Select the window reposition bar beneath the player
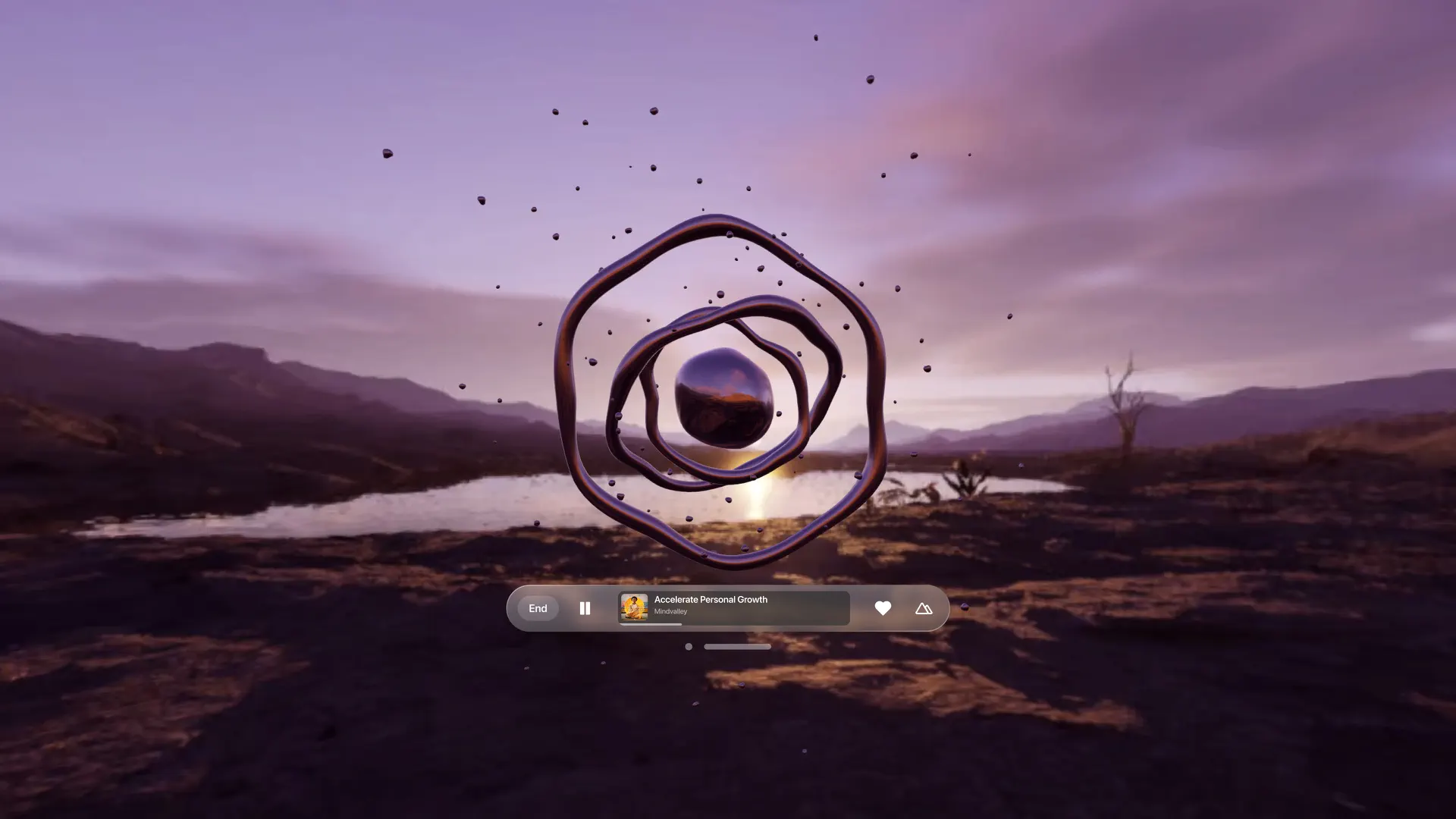The height and width of the screenshot is (819, 1456). click(737, 646)
